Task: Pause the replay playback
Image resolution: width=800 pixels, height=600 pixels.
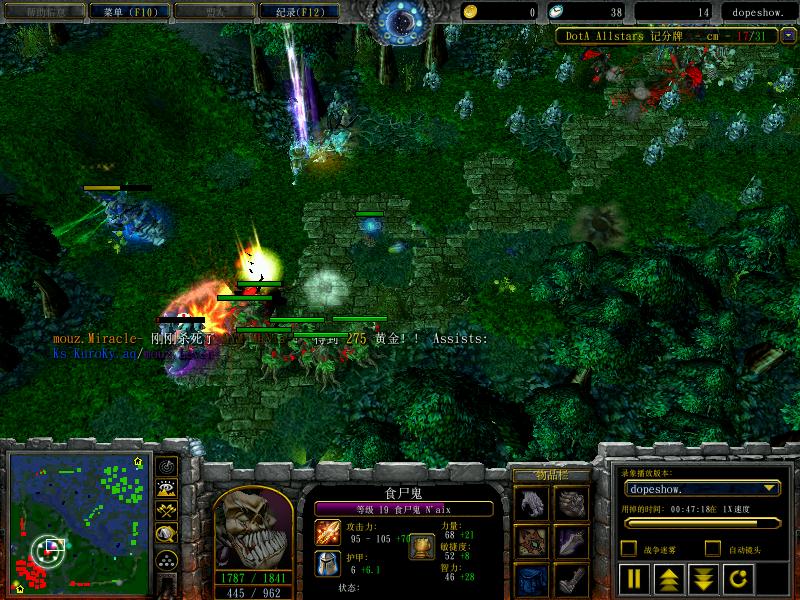Action: [x=633, y=578]
